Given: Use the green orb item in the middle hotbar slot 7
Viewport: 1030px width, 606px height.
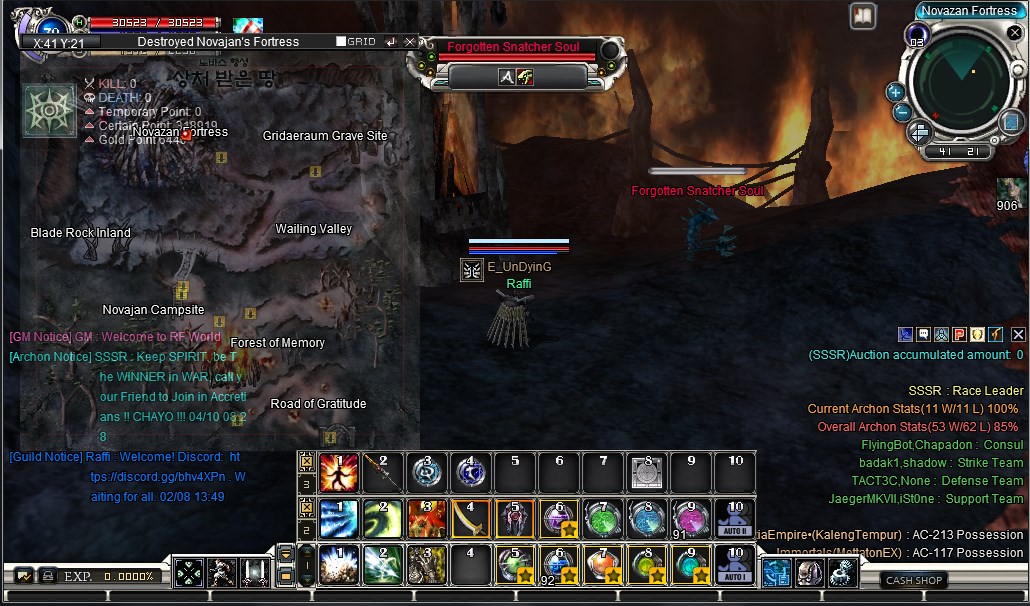Looking at the screenshot, I should pos(603,519).
